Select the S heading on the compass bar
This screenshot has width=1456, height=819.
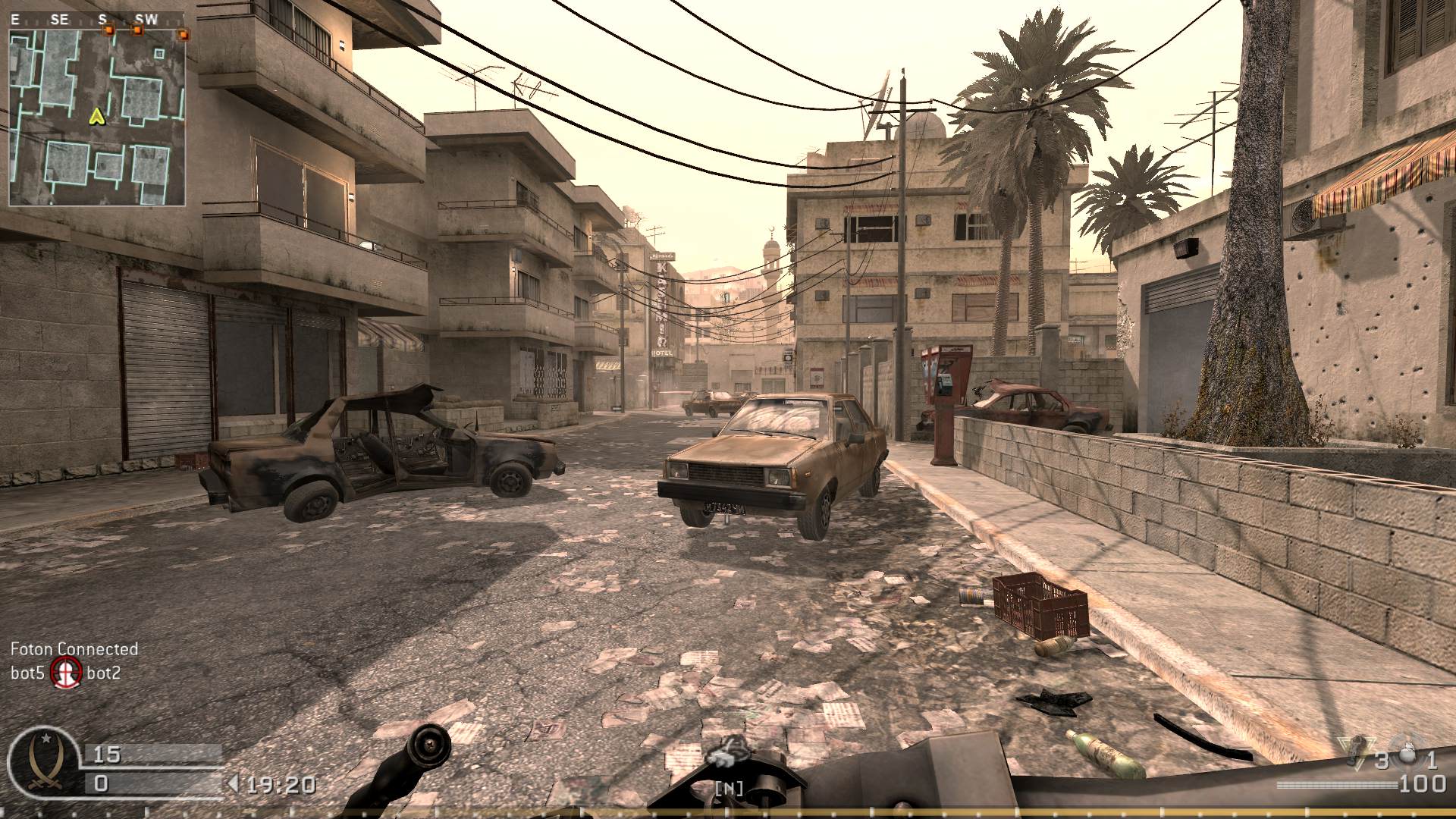click(102, 19)
